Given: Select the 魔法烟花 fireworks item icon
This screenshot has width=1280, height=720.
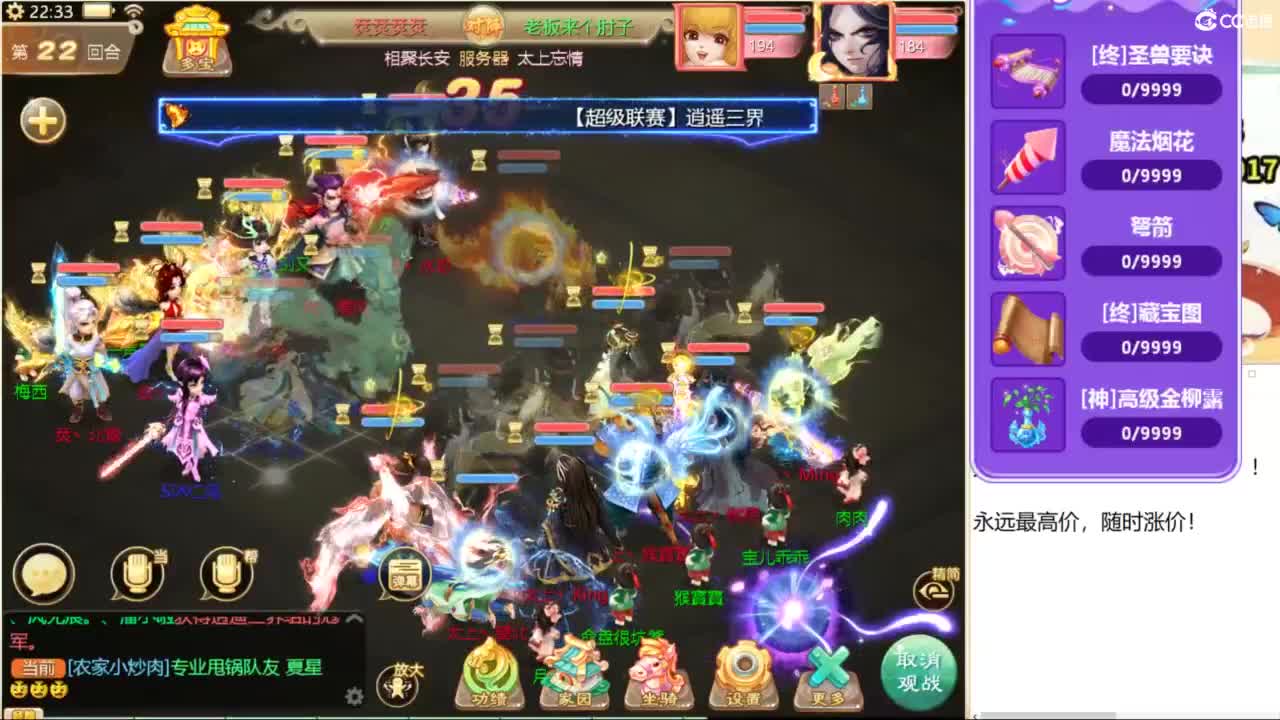Looking at the screenshot, I should (x=1027, y=159).
